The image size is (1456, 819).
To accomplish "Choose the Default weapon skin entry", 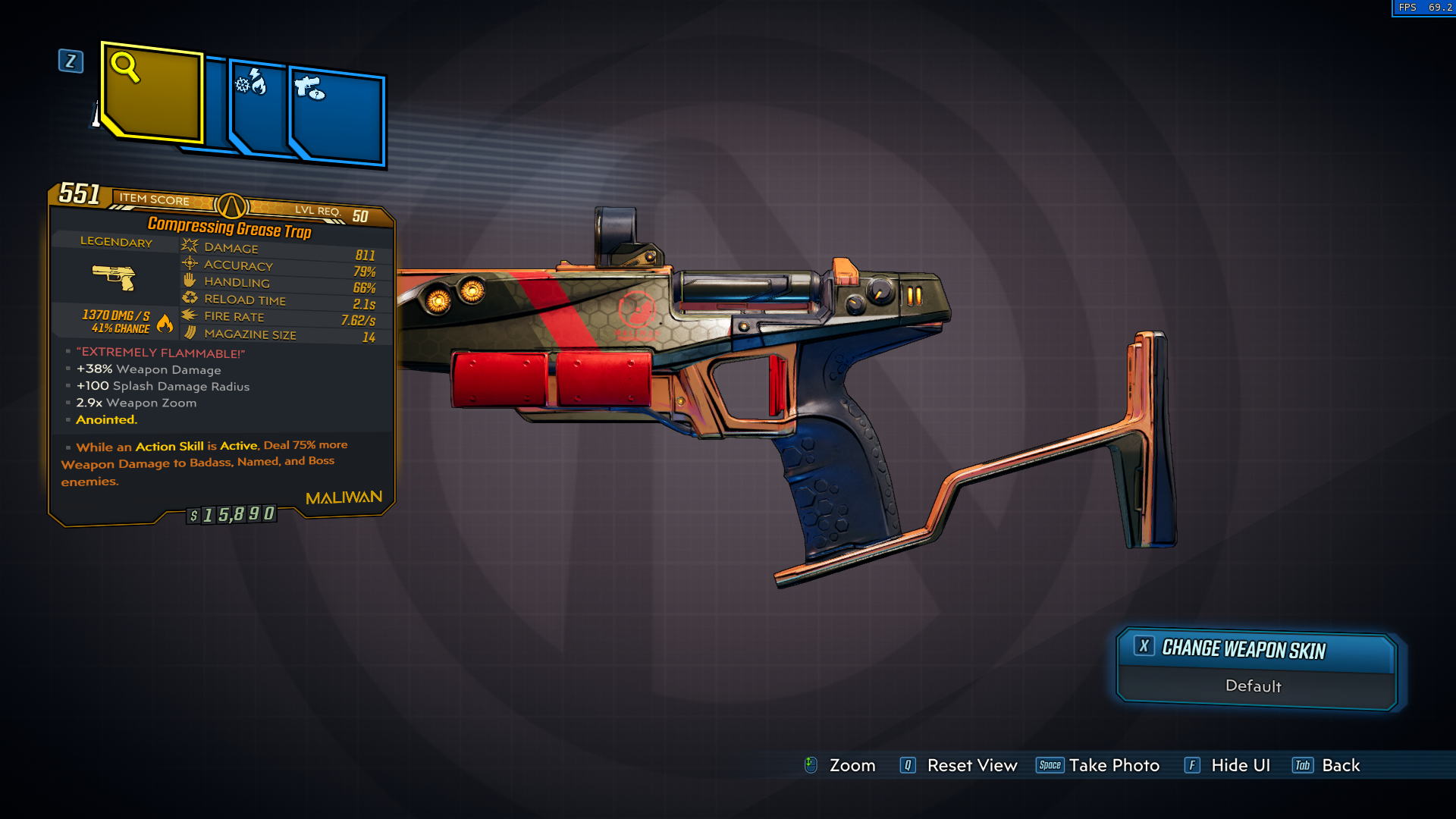I will [1254, 686].
